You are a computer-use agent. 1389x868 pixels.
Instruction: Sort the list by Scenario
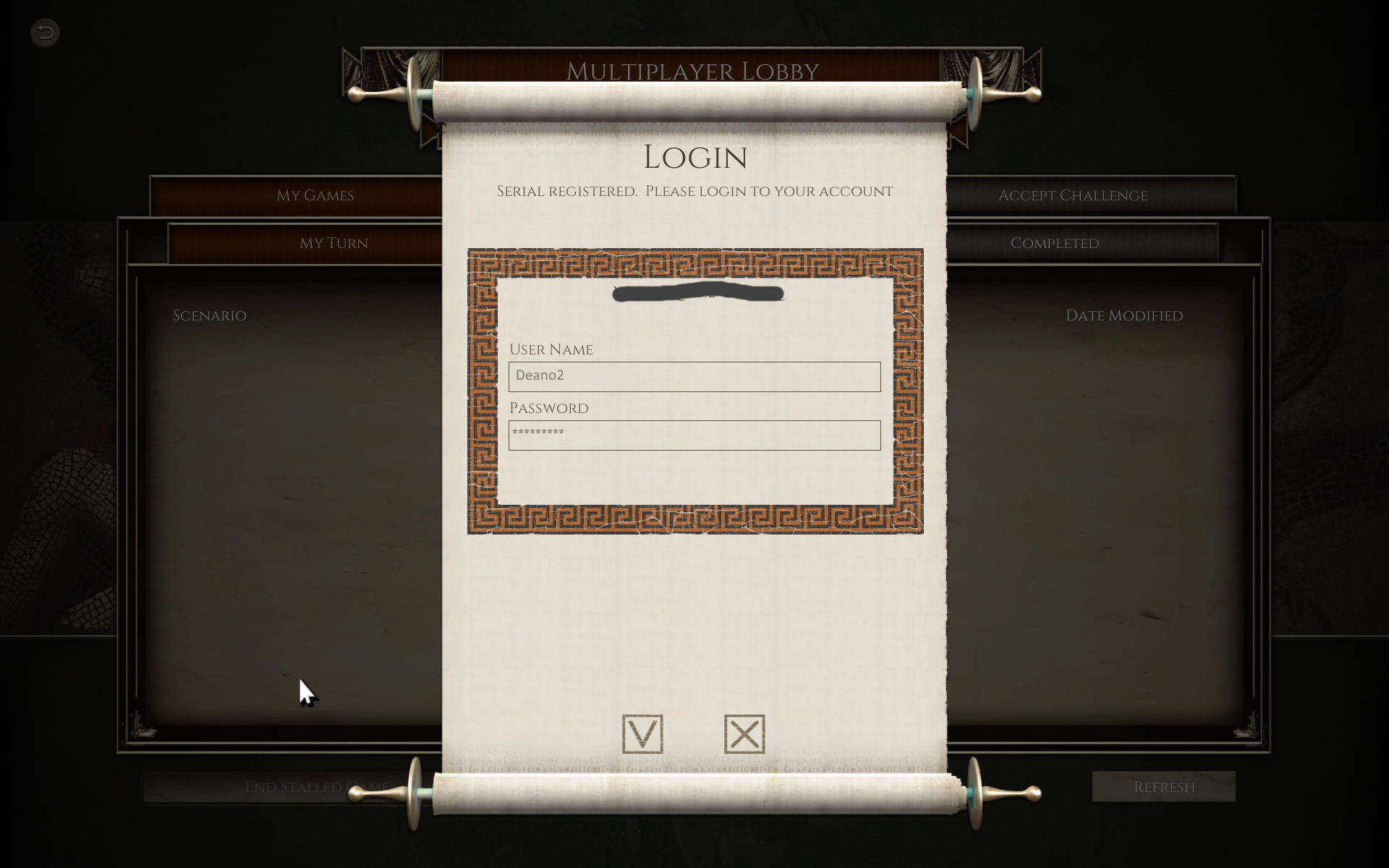209,315
